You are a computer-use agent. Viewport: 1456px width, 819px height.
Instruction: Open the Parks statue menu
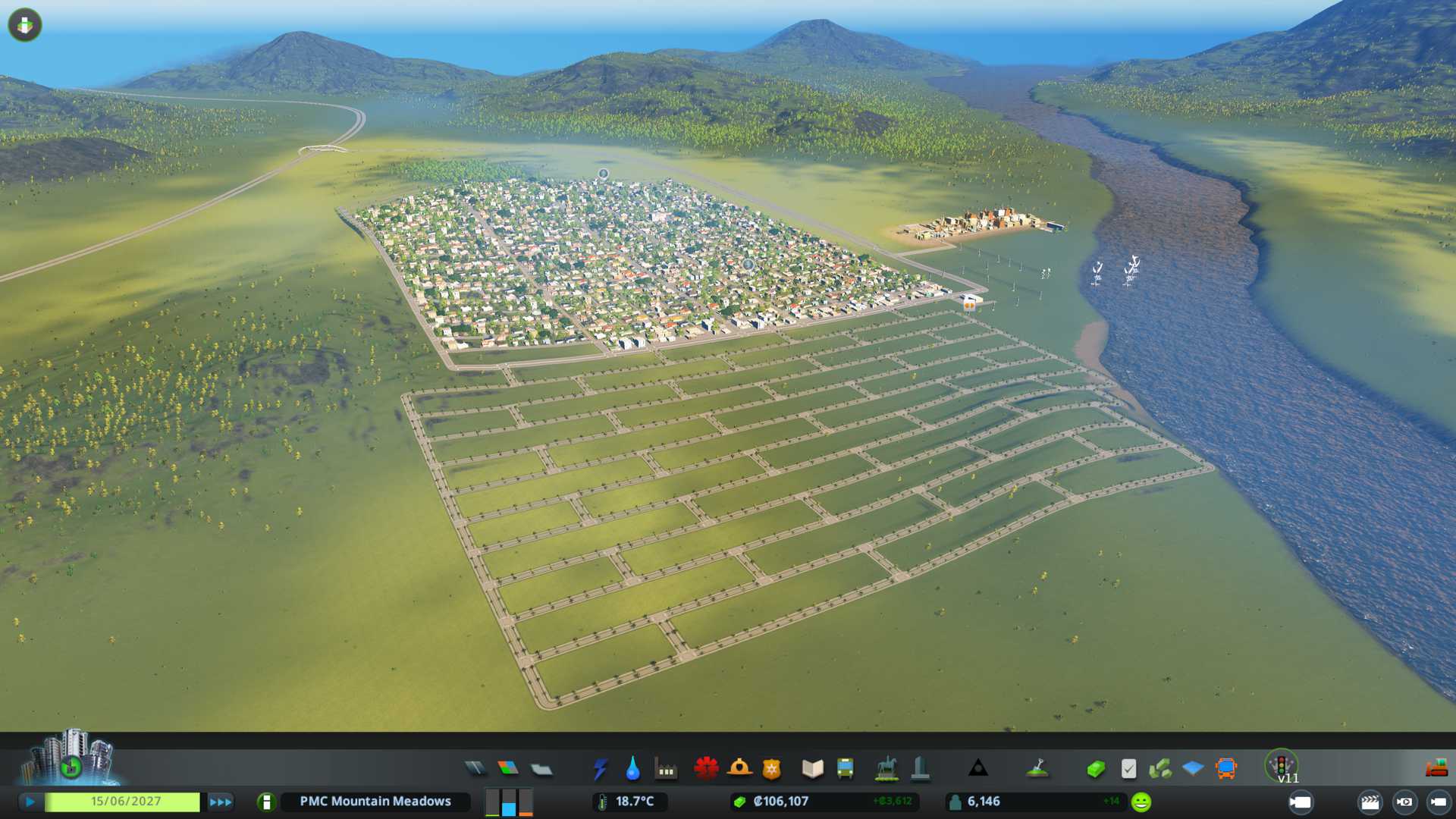point(886,769)
